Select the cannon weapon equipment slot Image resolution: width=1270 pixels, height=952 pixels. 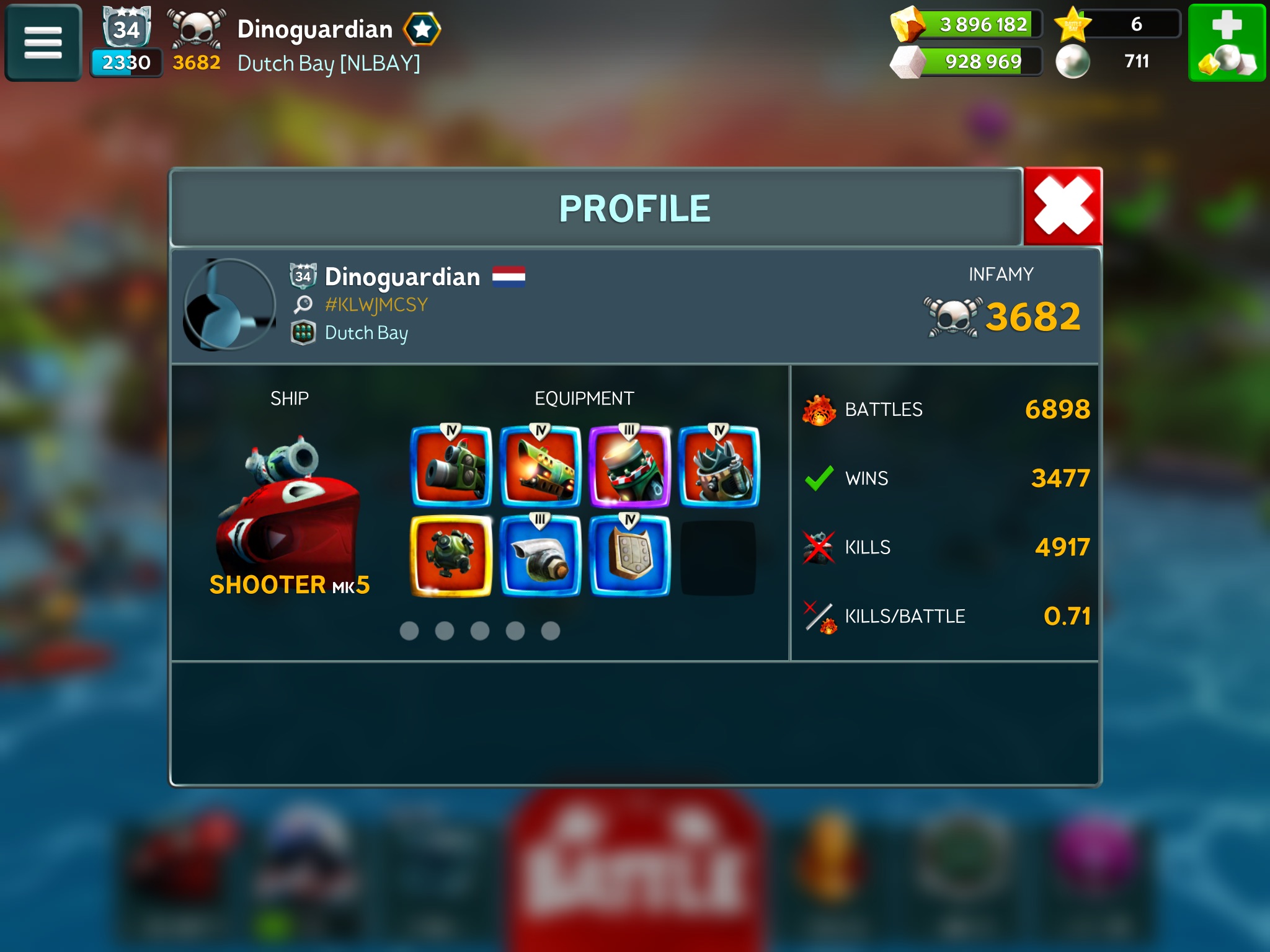click(x=451, y=467)
